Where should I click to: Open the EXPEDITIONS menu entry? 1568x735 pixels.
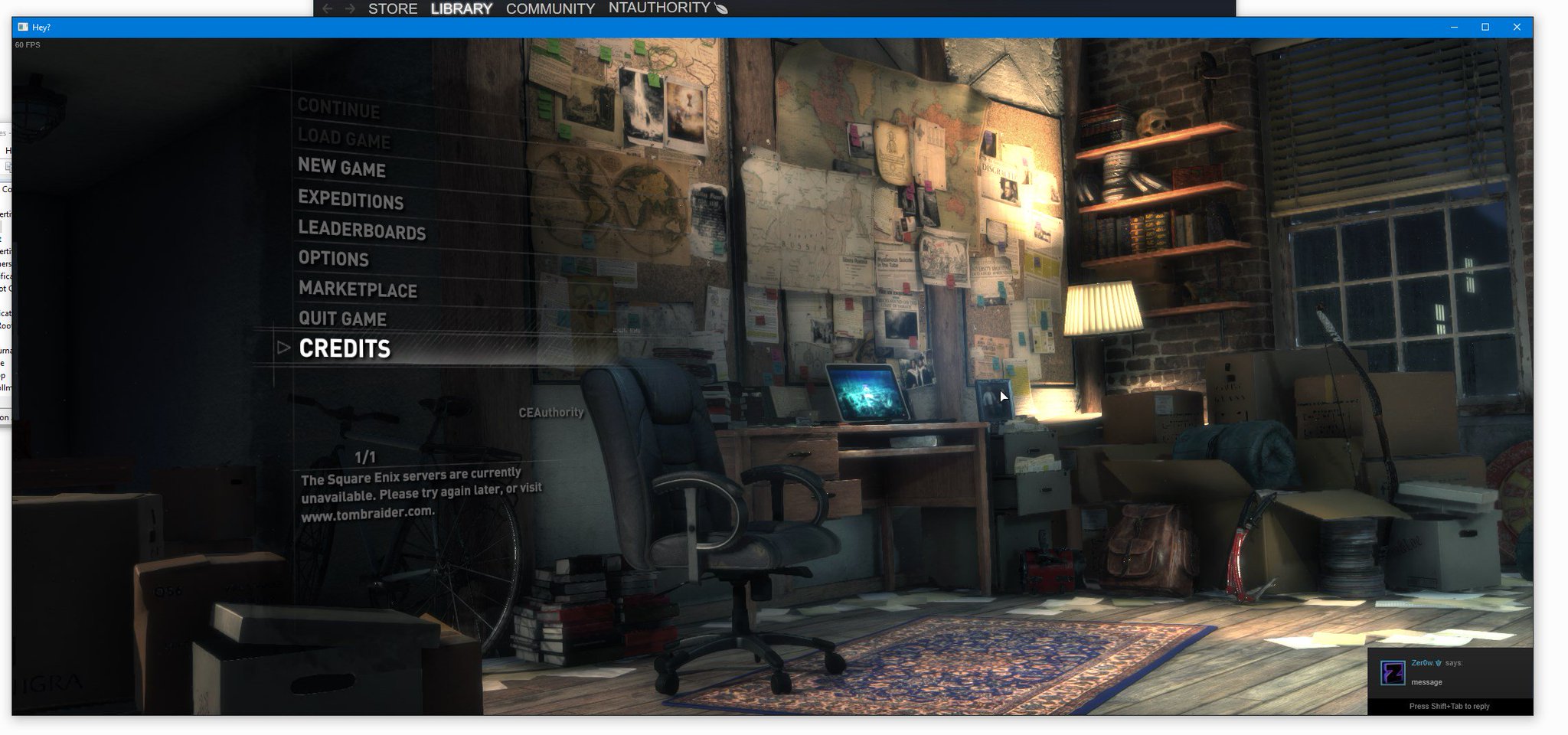coord(352,201)
